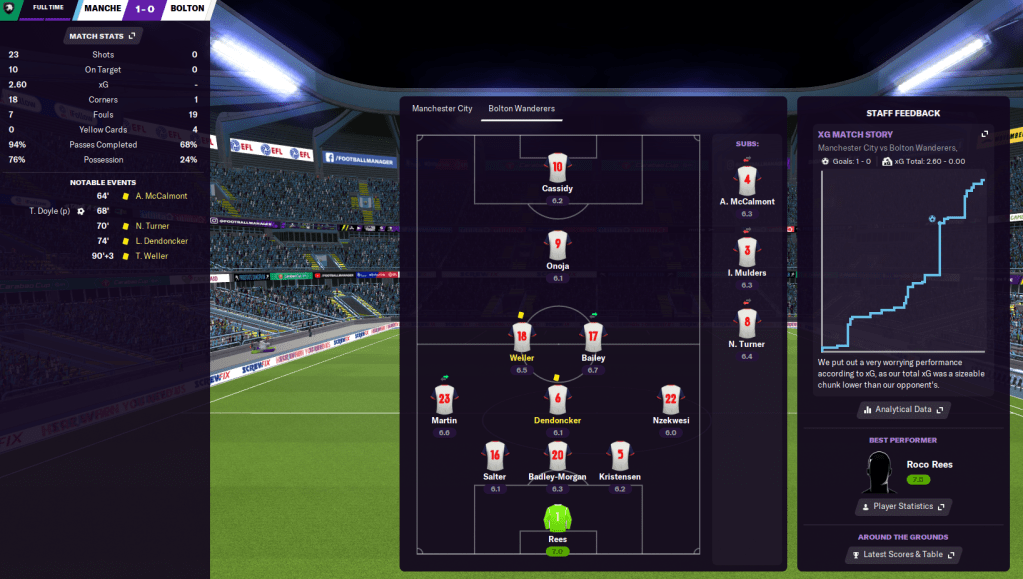Viewport: 1023px width, 579px height.
Task: Select Onoja wearing number 9
Action: point(557,245)
